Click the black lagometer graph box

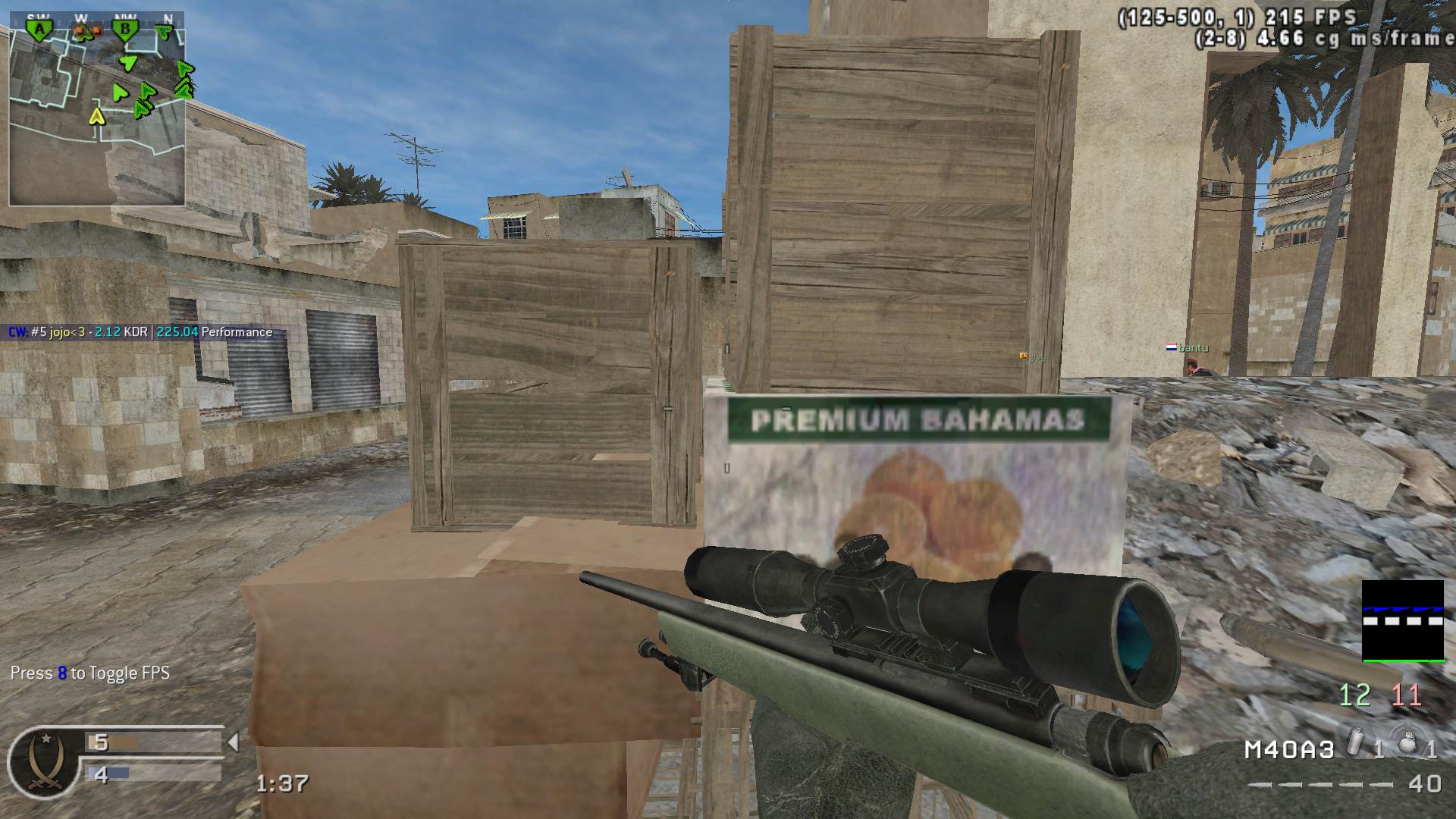click(1403, 620)
